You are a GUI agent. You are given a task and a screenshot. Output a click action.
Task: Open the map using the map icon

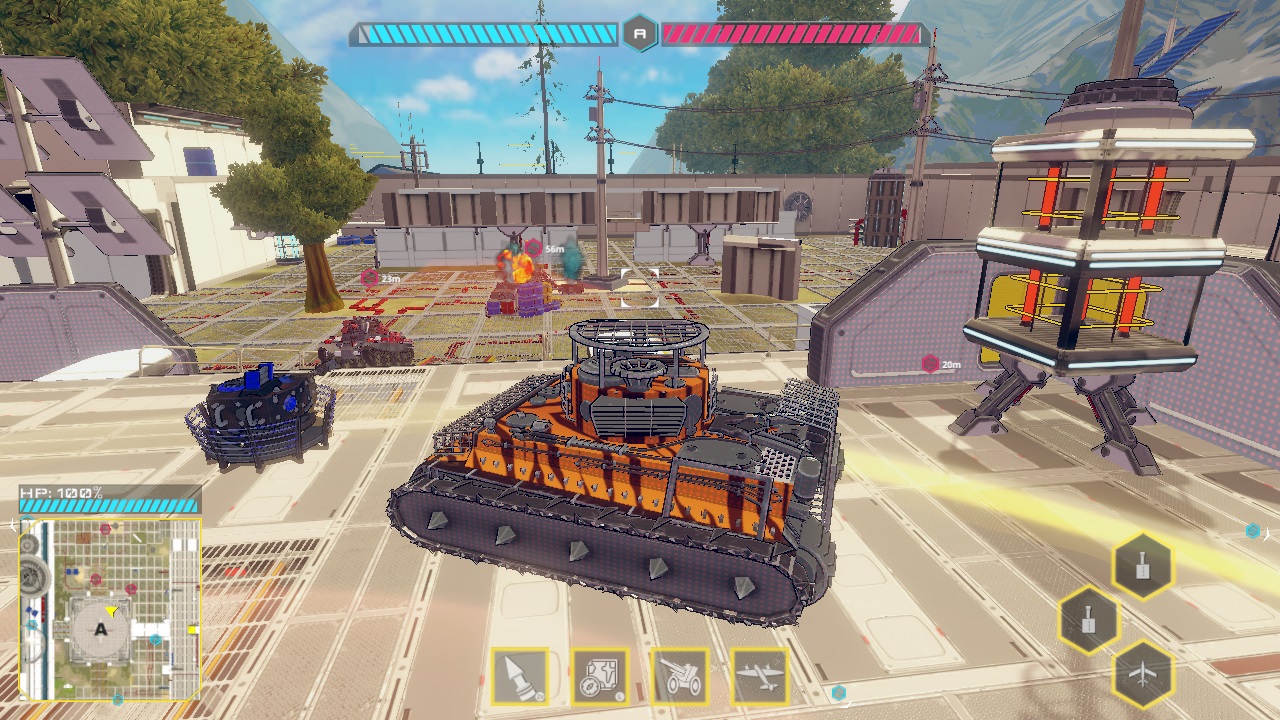(602, 677)
